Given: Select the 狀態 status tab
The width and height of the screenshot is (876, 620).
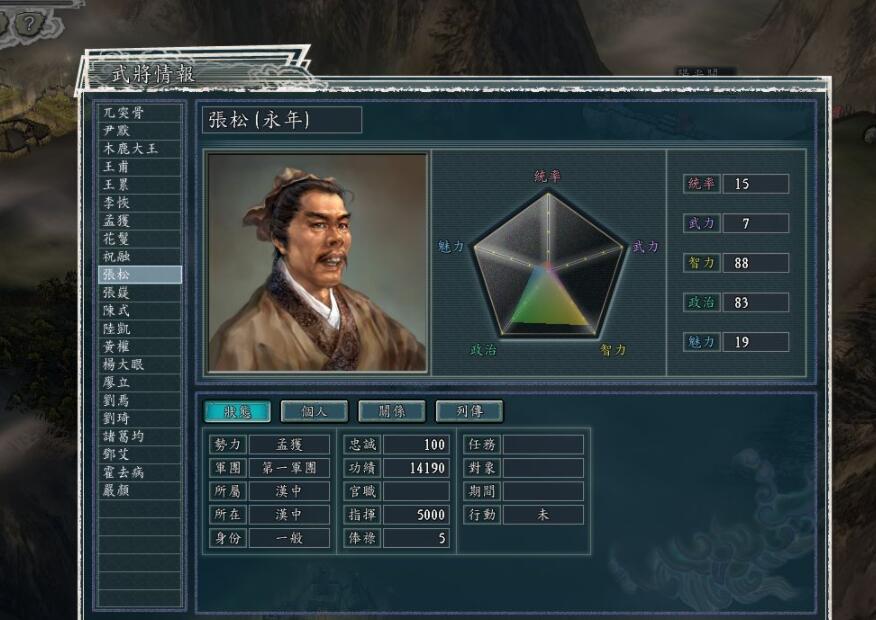Looking at the screenshot, I should pyautogui.click(x=237, y=411).
